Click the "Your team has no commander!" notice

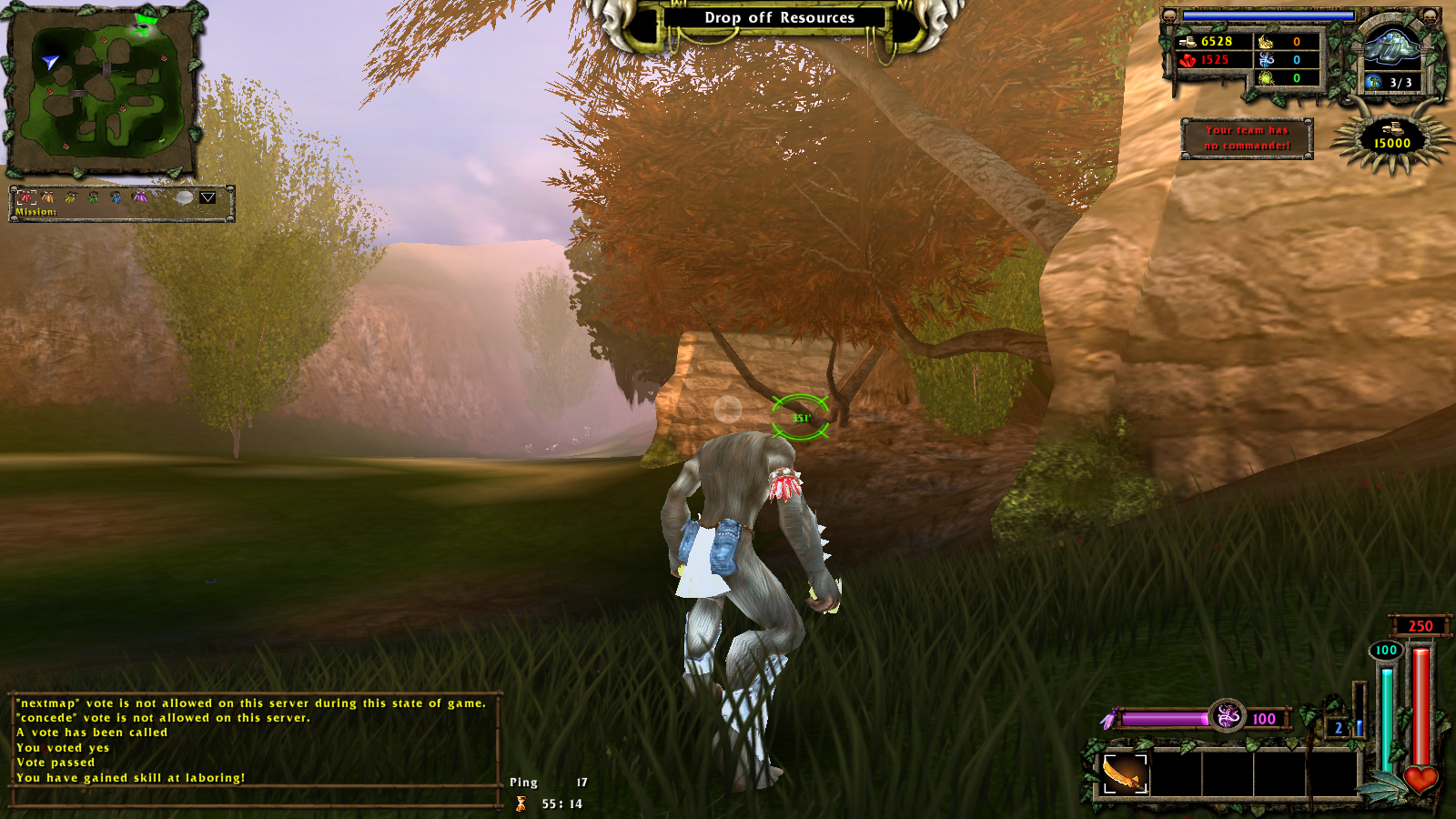click(1247, 138)
